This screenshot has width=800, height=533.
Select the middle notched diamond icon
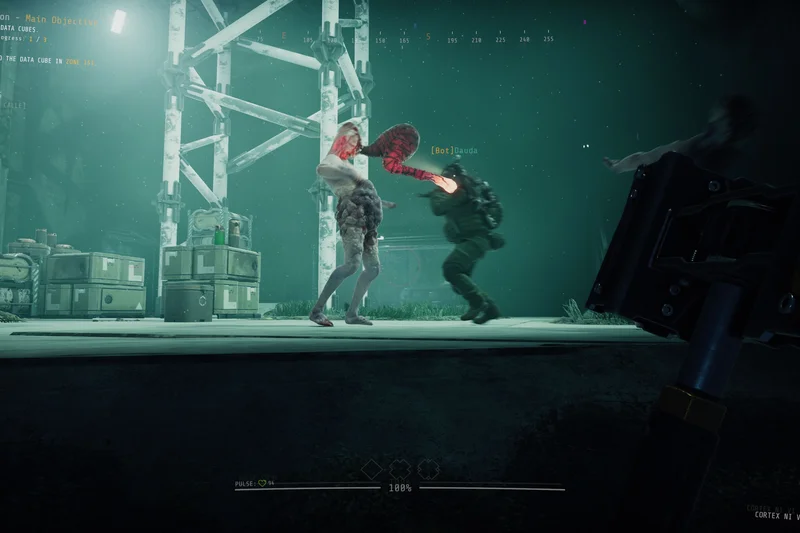400,469
